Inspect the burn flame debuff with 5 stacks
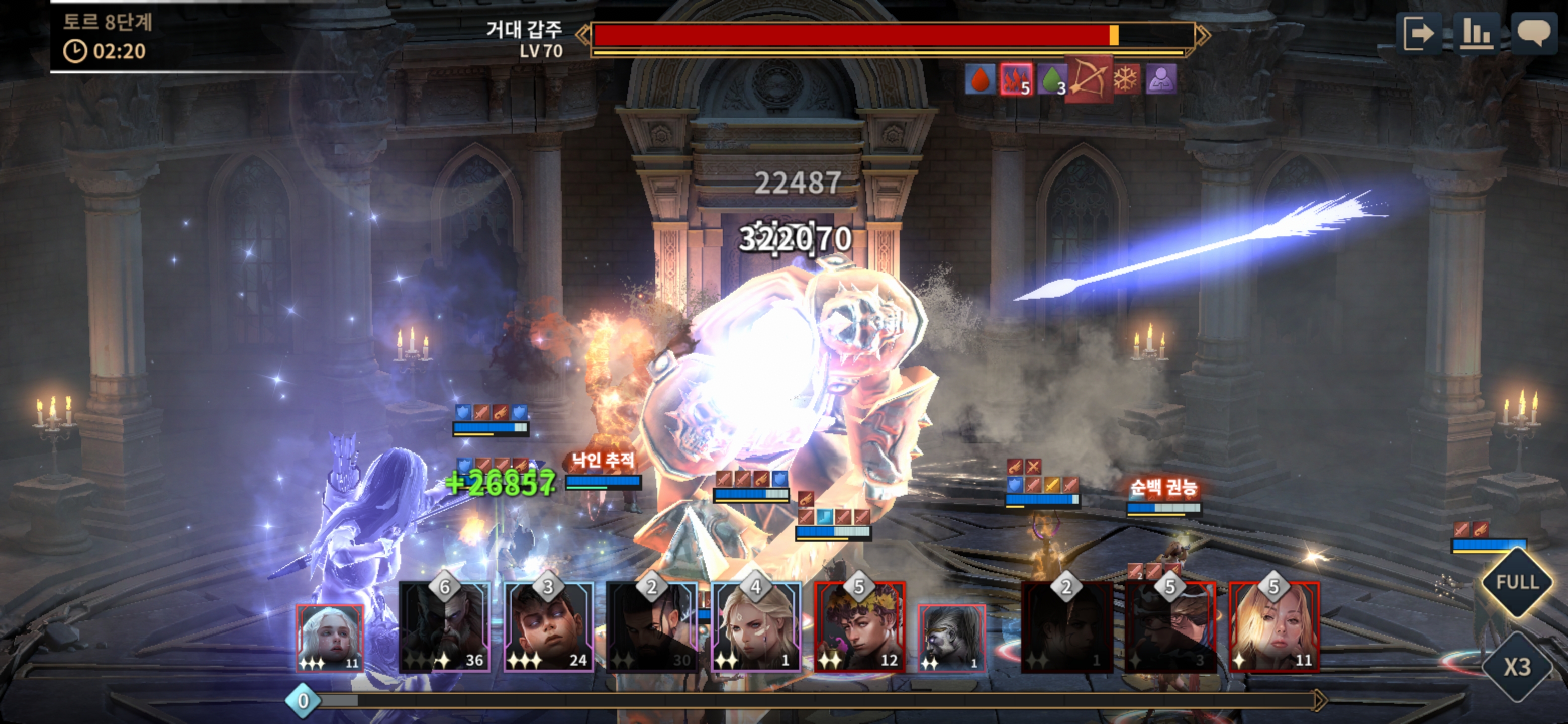The image size is (1568, 724). click(x=1015, y=80)
